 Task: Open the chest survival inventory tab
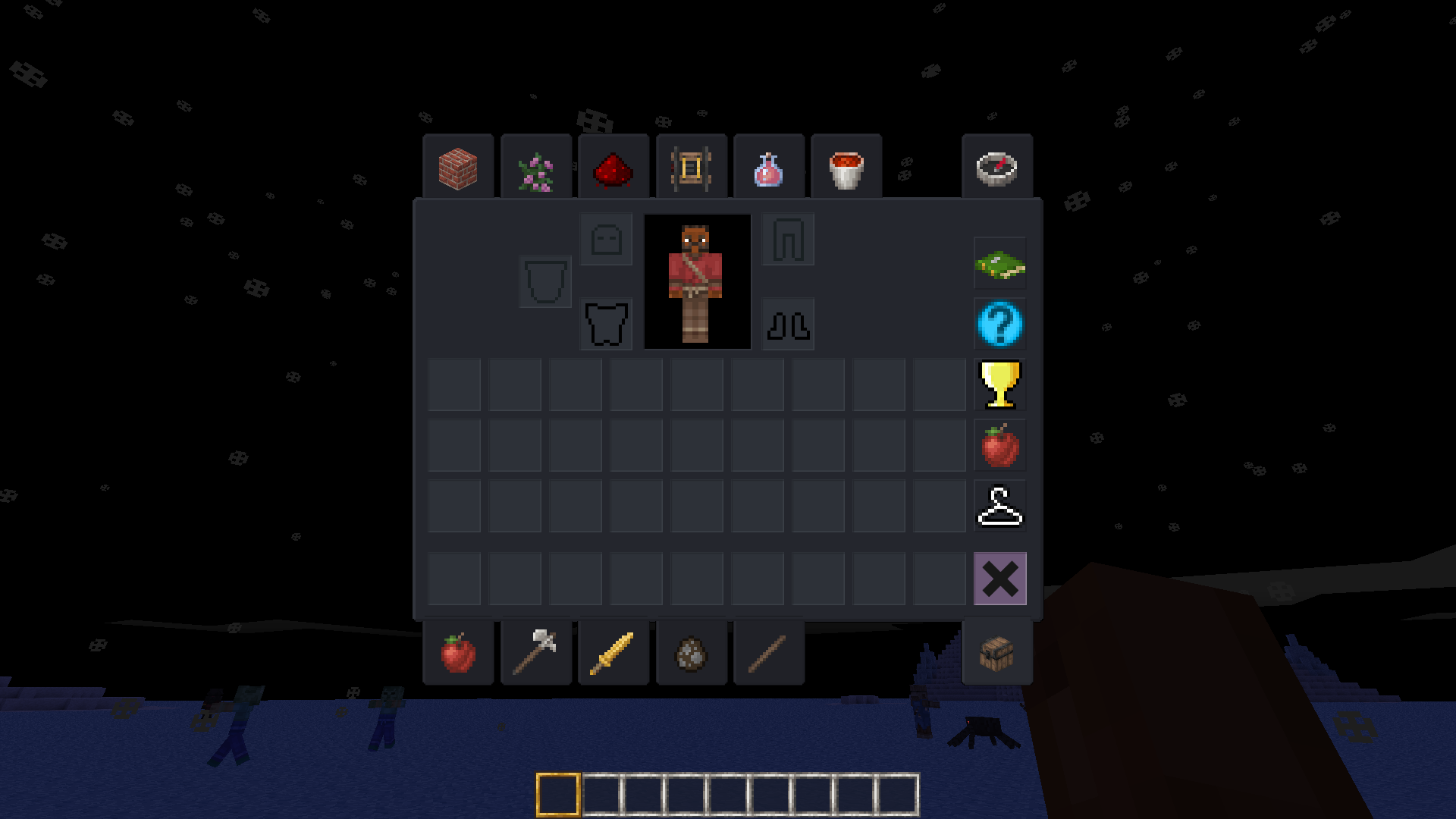coord(996,653)
